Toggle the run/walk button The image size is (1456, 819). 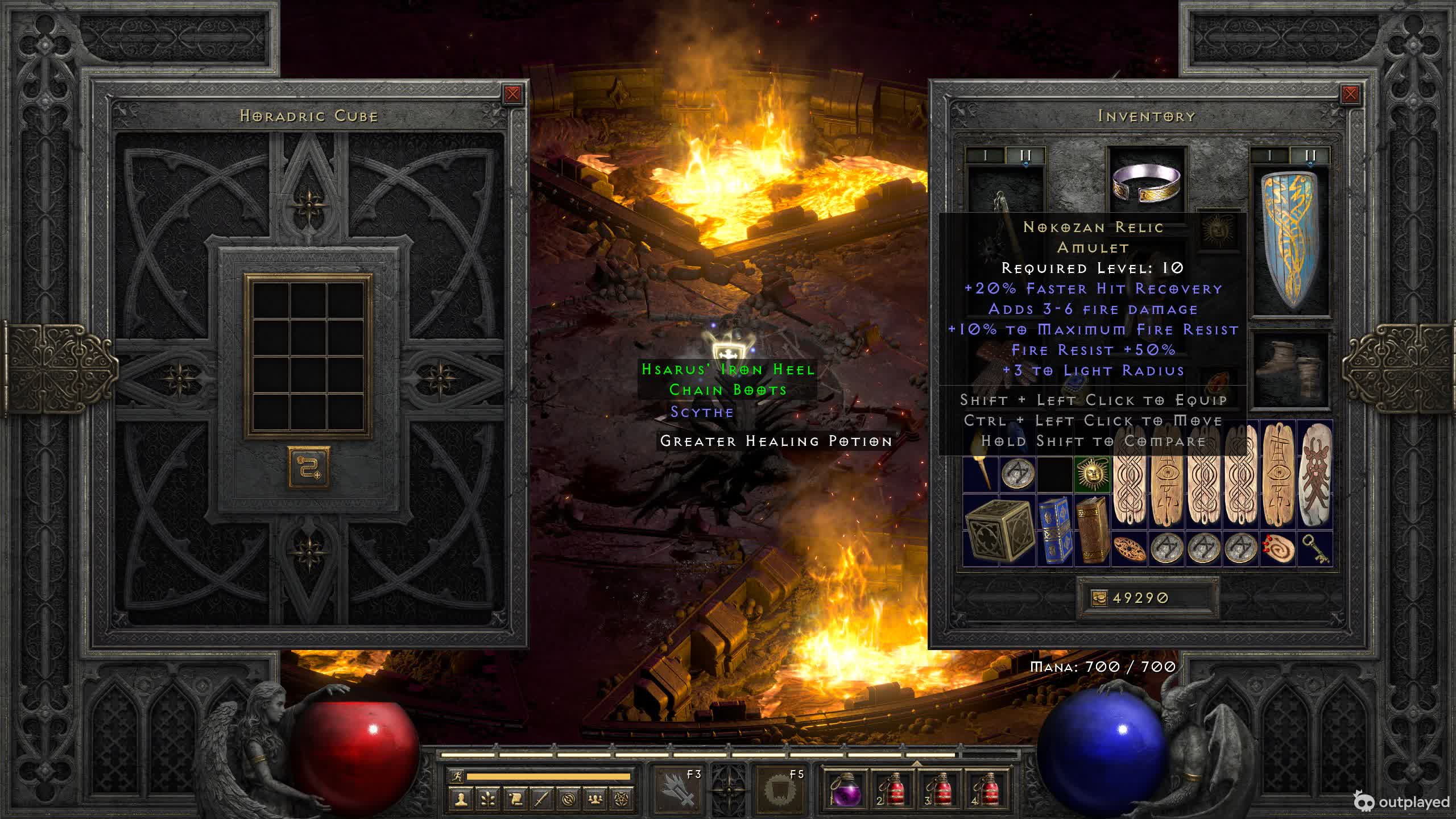457,776
